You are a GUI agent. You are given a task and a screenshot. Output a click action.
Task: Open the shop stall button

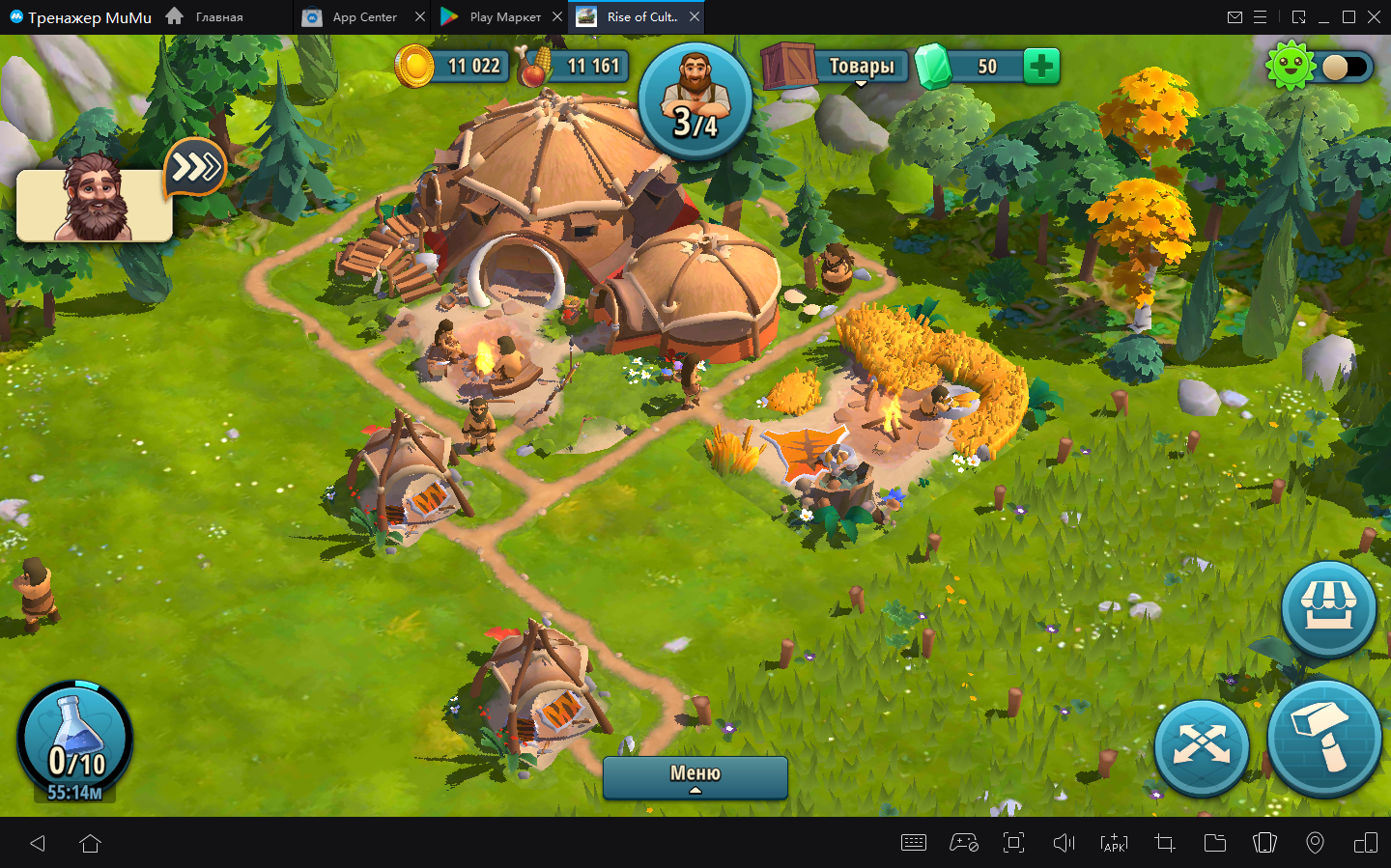tap(1329, 609)
